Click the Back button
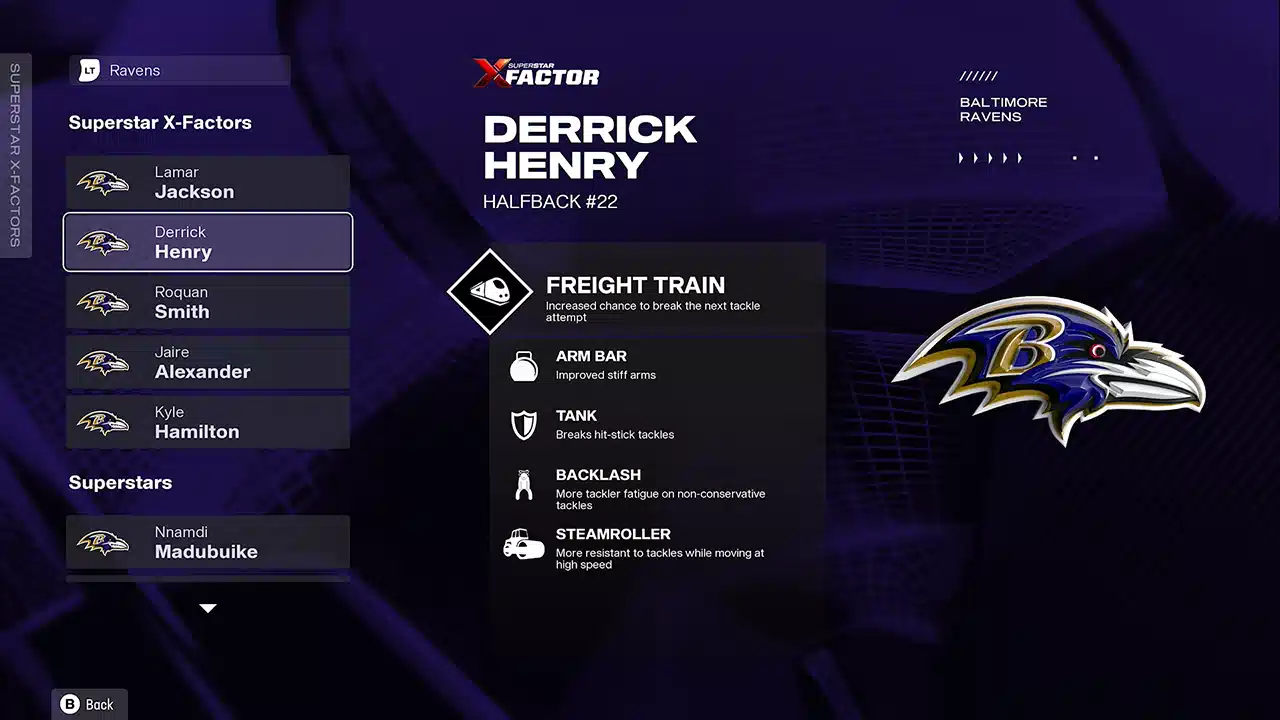Screen dimensions: 1280x720 89,704
